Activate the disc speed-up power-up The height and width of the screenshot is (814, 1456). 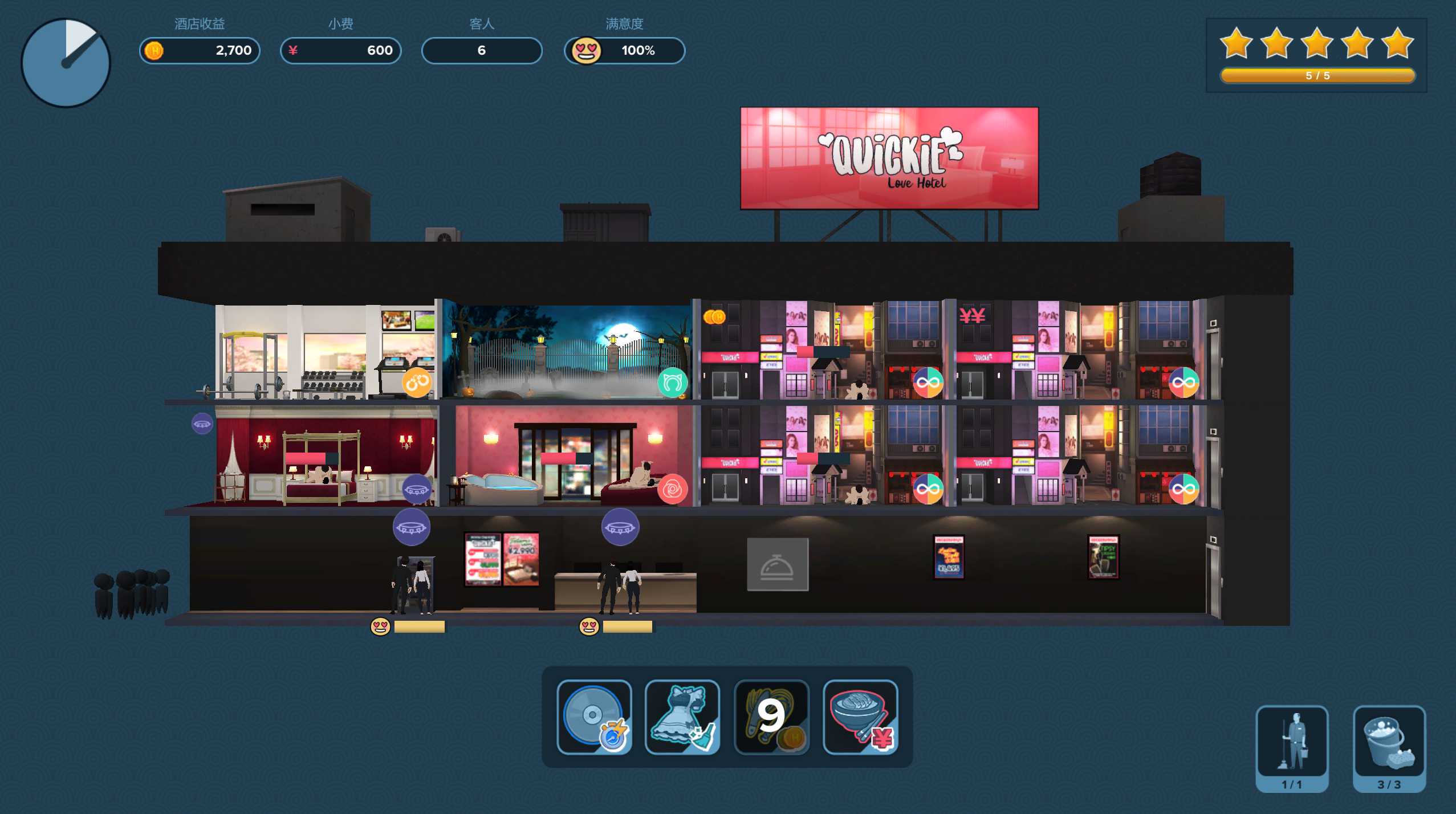coord(594,717)
